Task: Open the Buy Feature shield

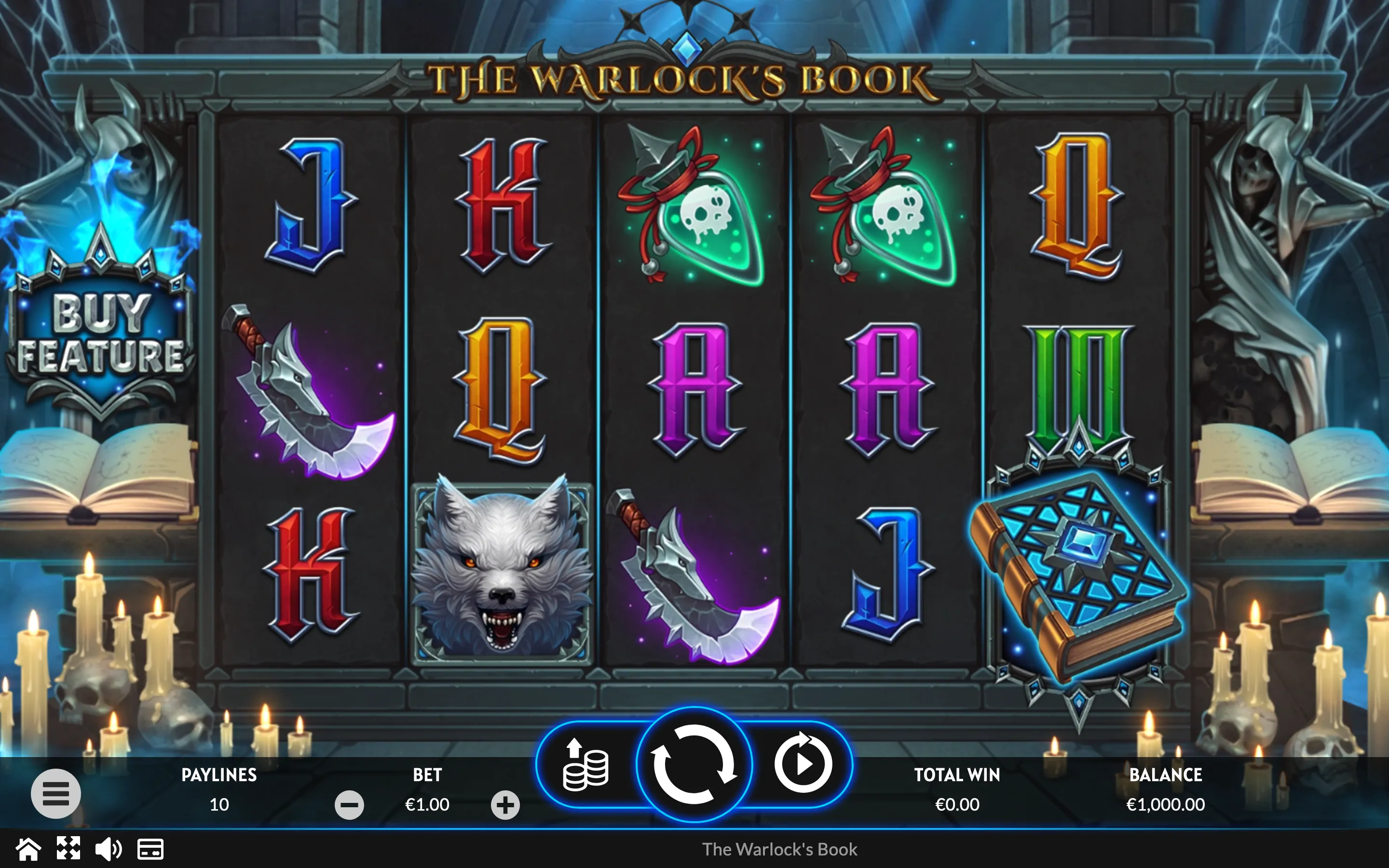Action: coord(100,333)
